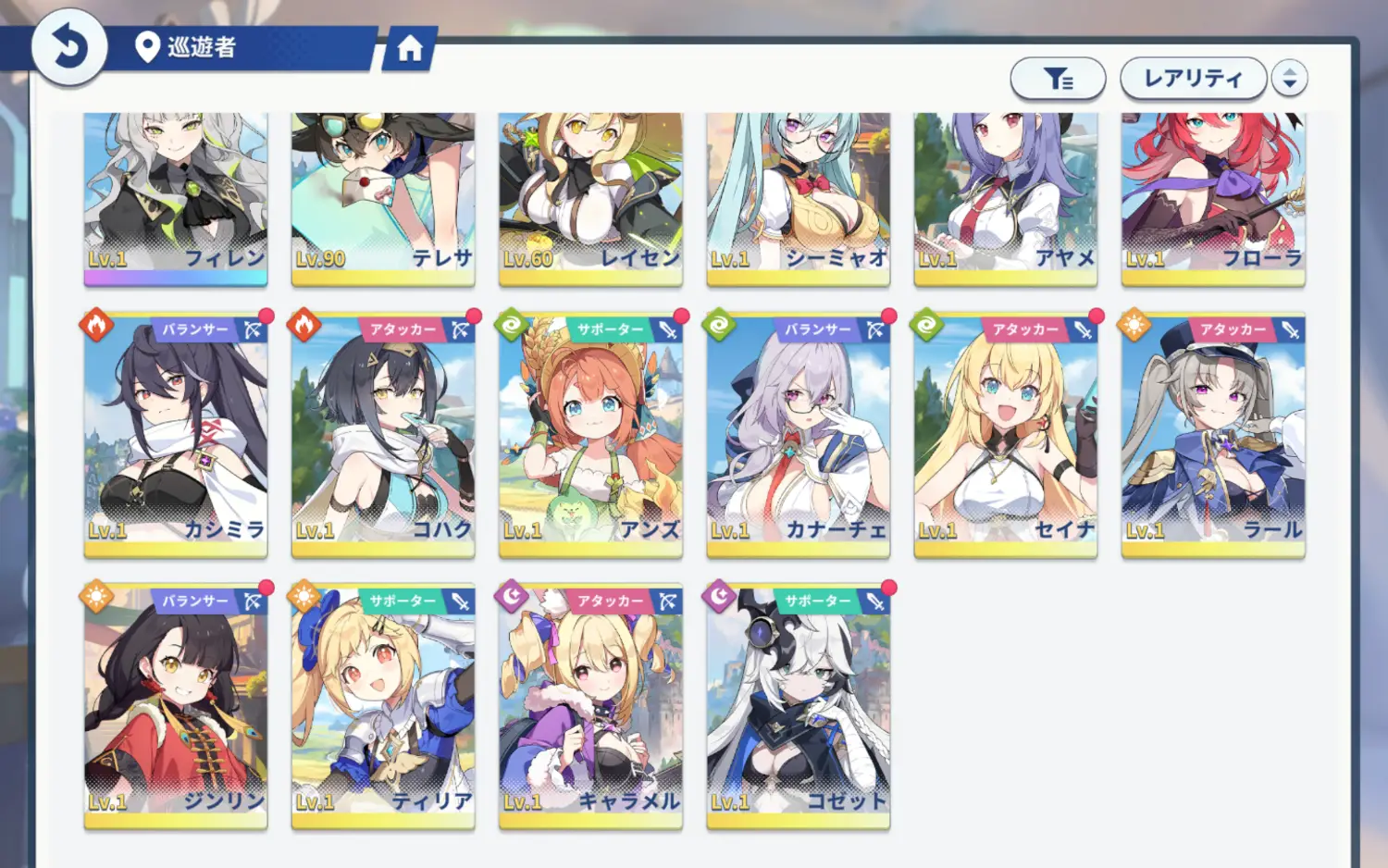Choose the アンズ supporter card

590,435
